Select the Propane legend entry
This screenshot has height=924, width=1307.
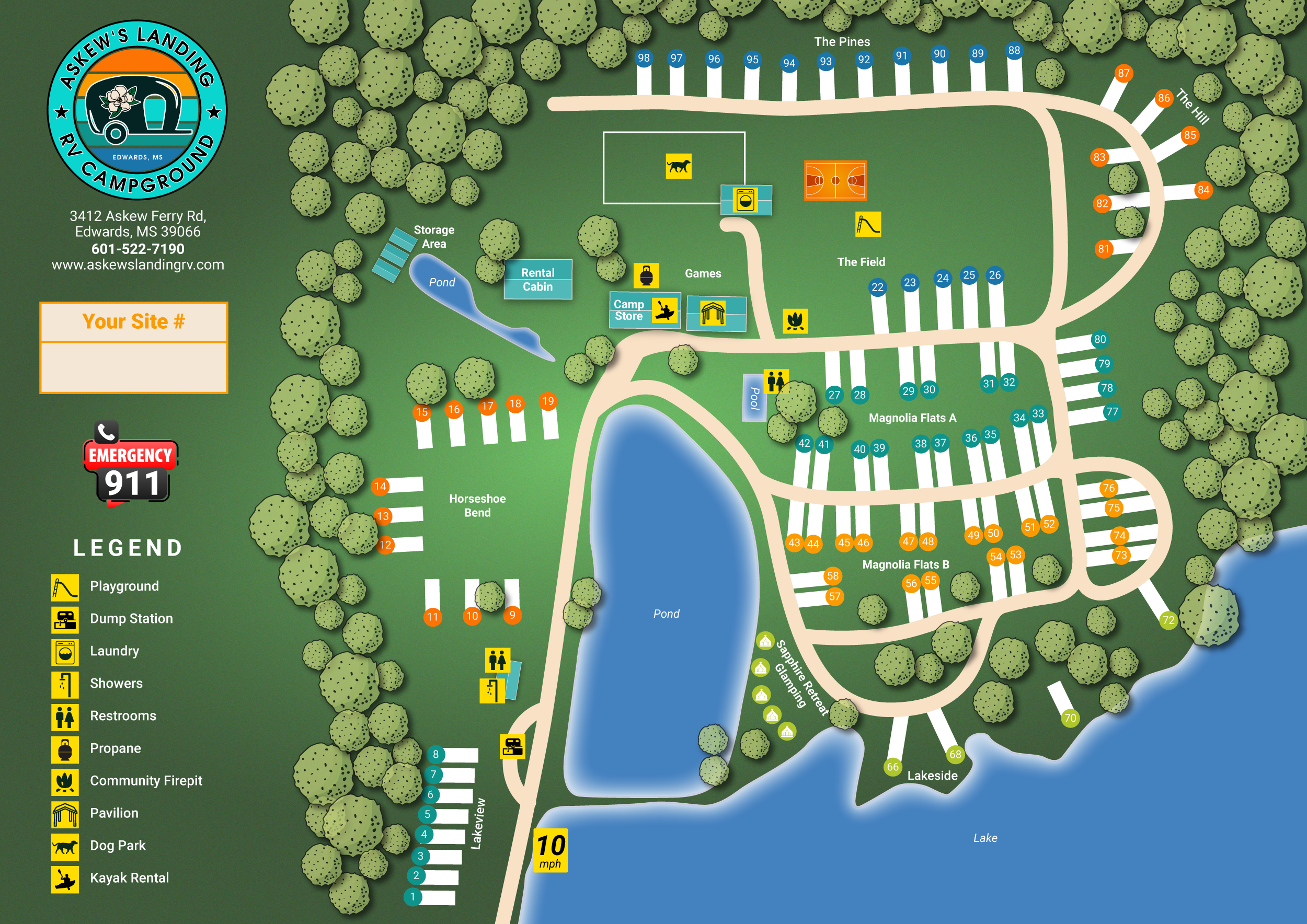115,749
